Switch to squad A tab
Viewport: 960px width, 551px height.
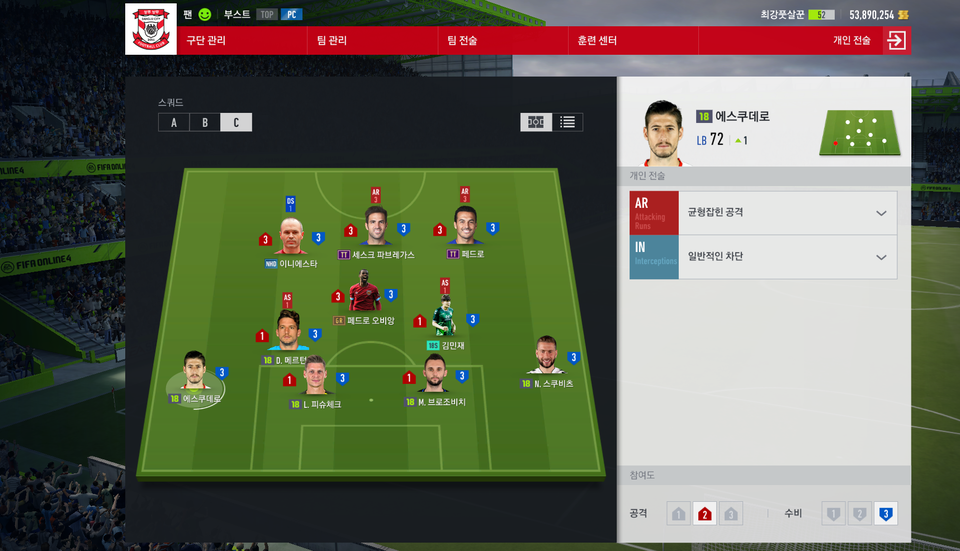pyautogui.click(x=174, y=122)
